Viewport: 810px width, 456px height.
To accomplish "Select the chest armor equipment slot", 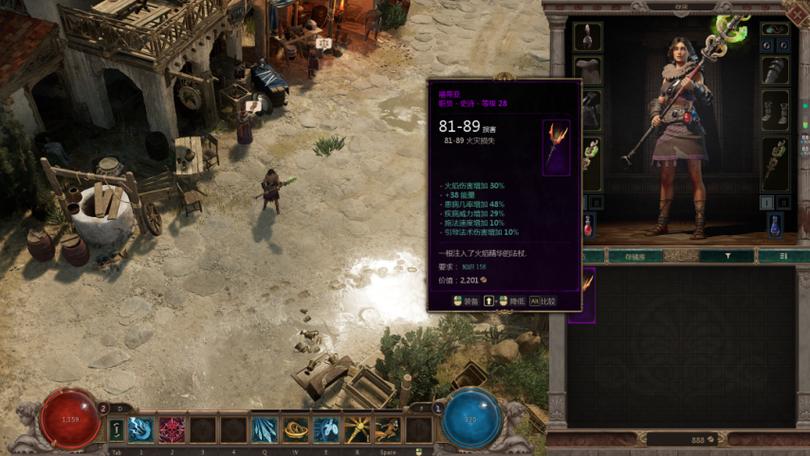I will coord(589,70).
